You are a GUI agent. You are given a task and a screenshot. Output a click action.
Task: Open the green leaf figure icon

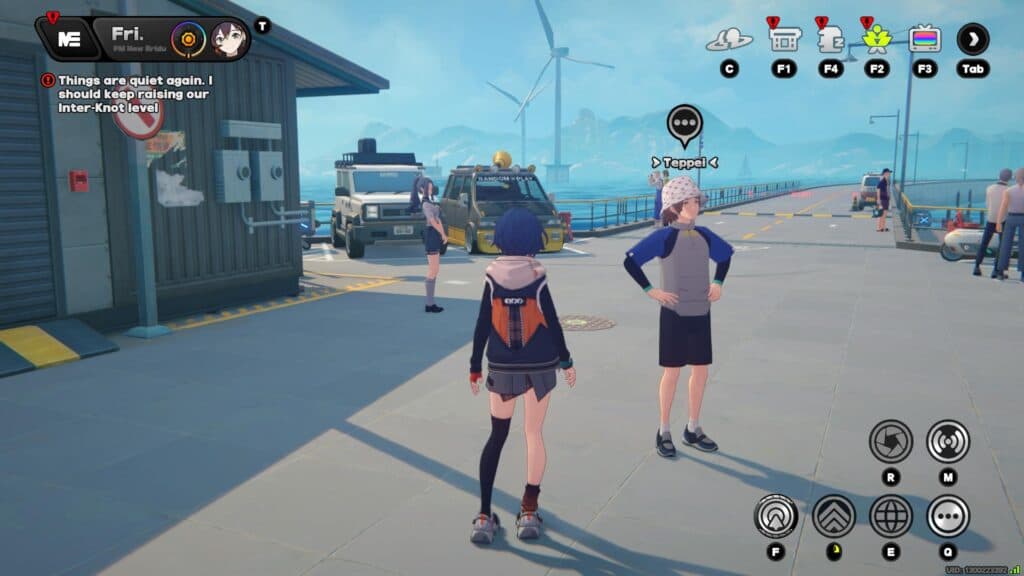click(x=877, y=39)
